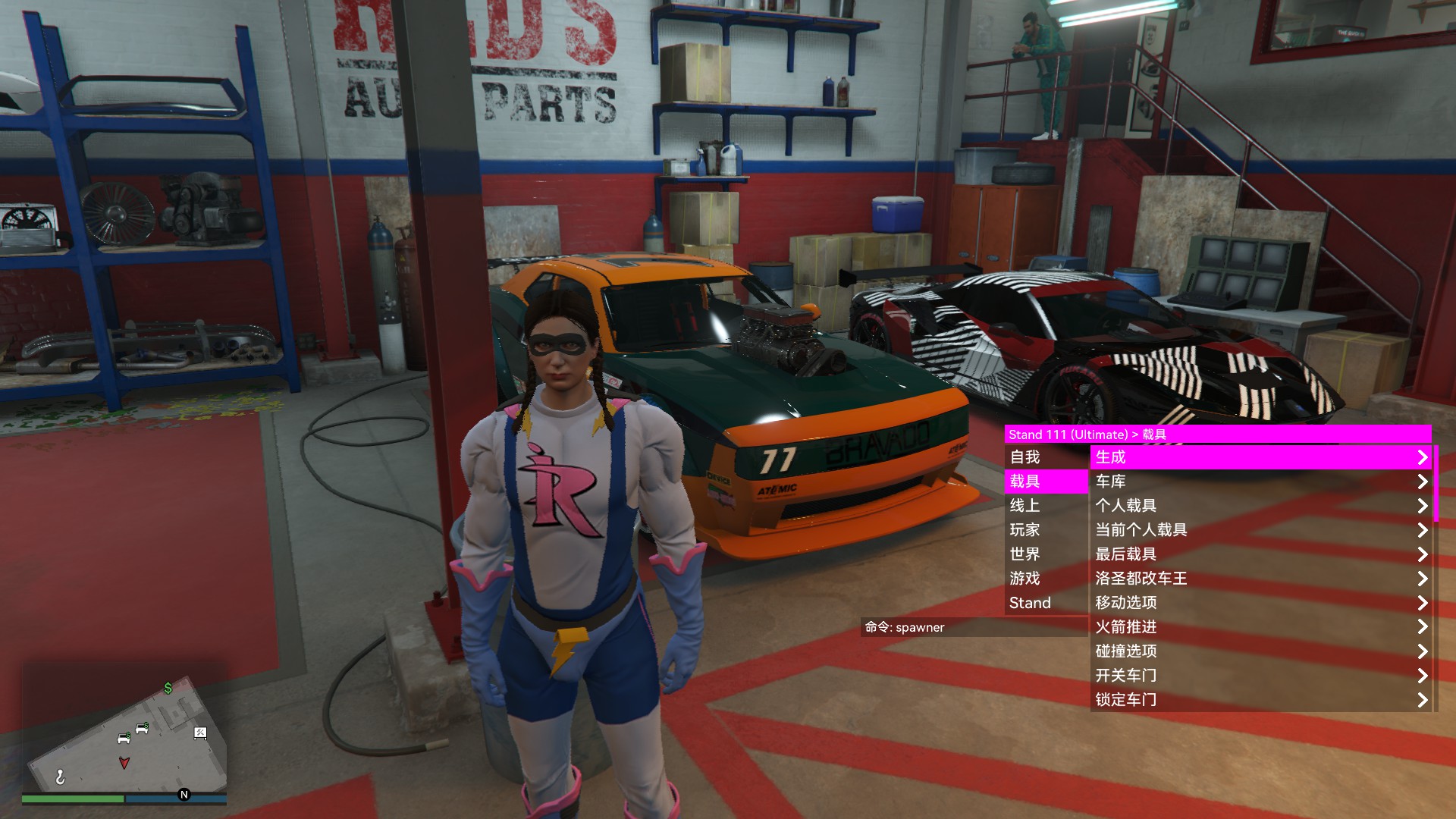
Task: Switch to the Stand settings tab
Action: (x=1046, y=603)
